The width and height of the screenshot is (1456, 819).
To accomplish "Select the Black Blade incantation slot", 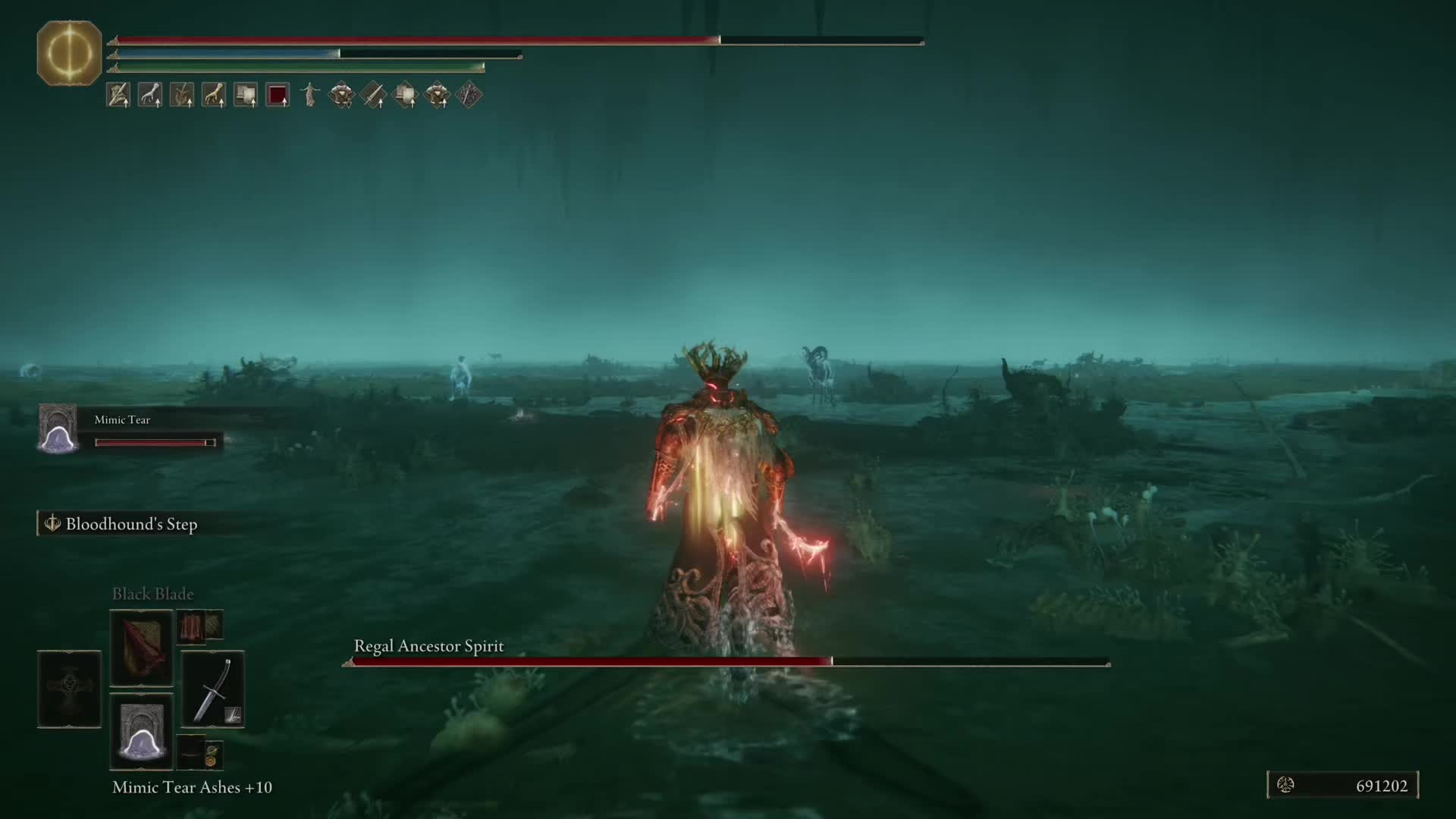I will (x=141, y=648).
